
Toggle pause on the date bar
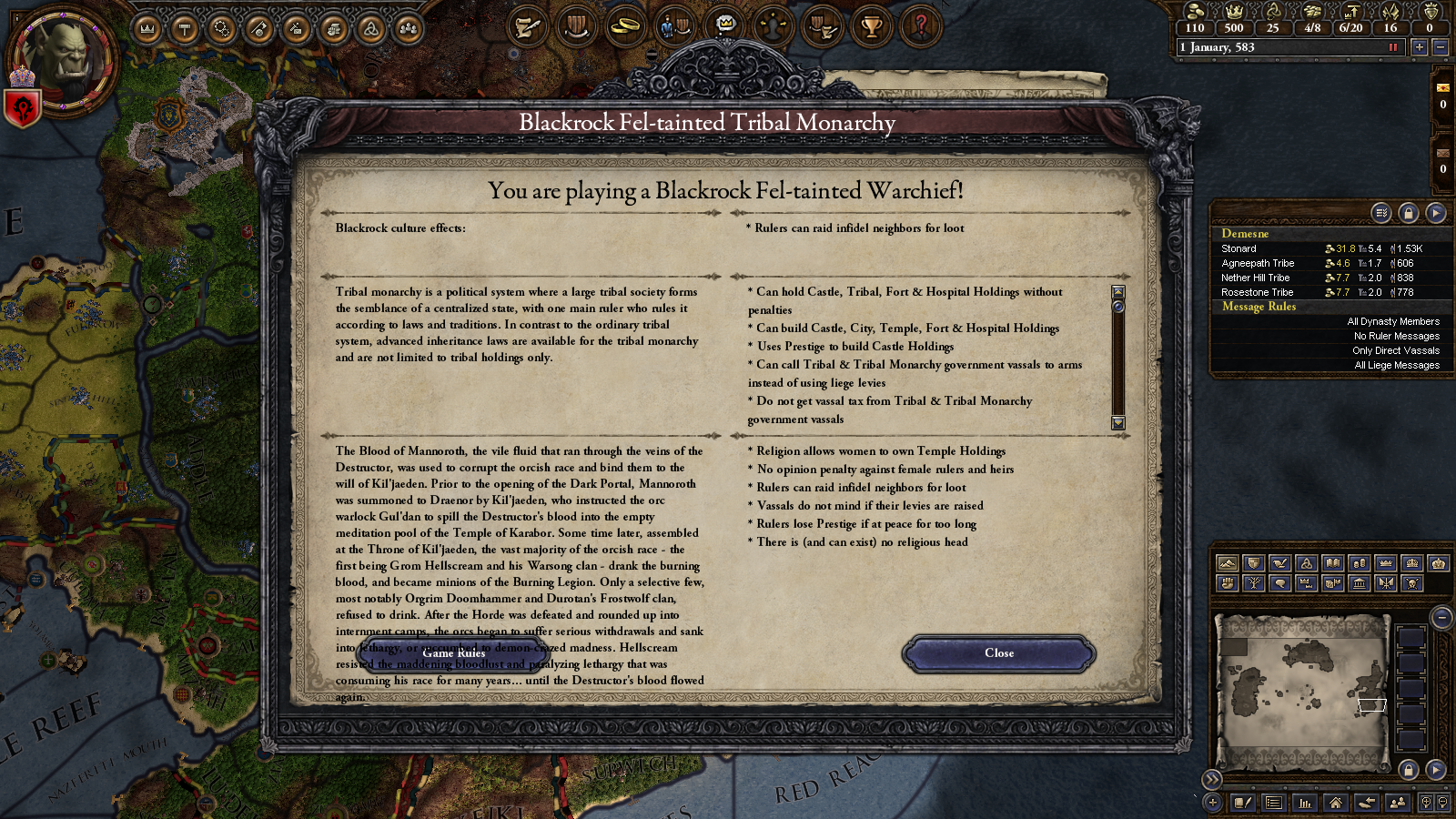(x=1393, y=47)
